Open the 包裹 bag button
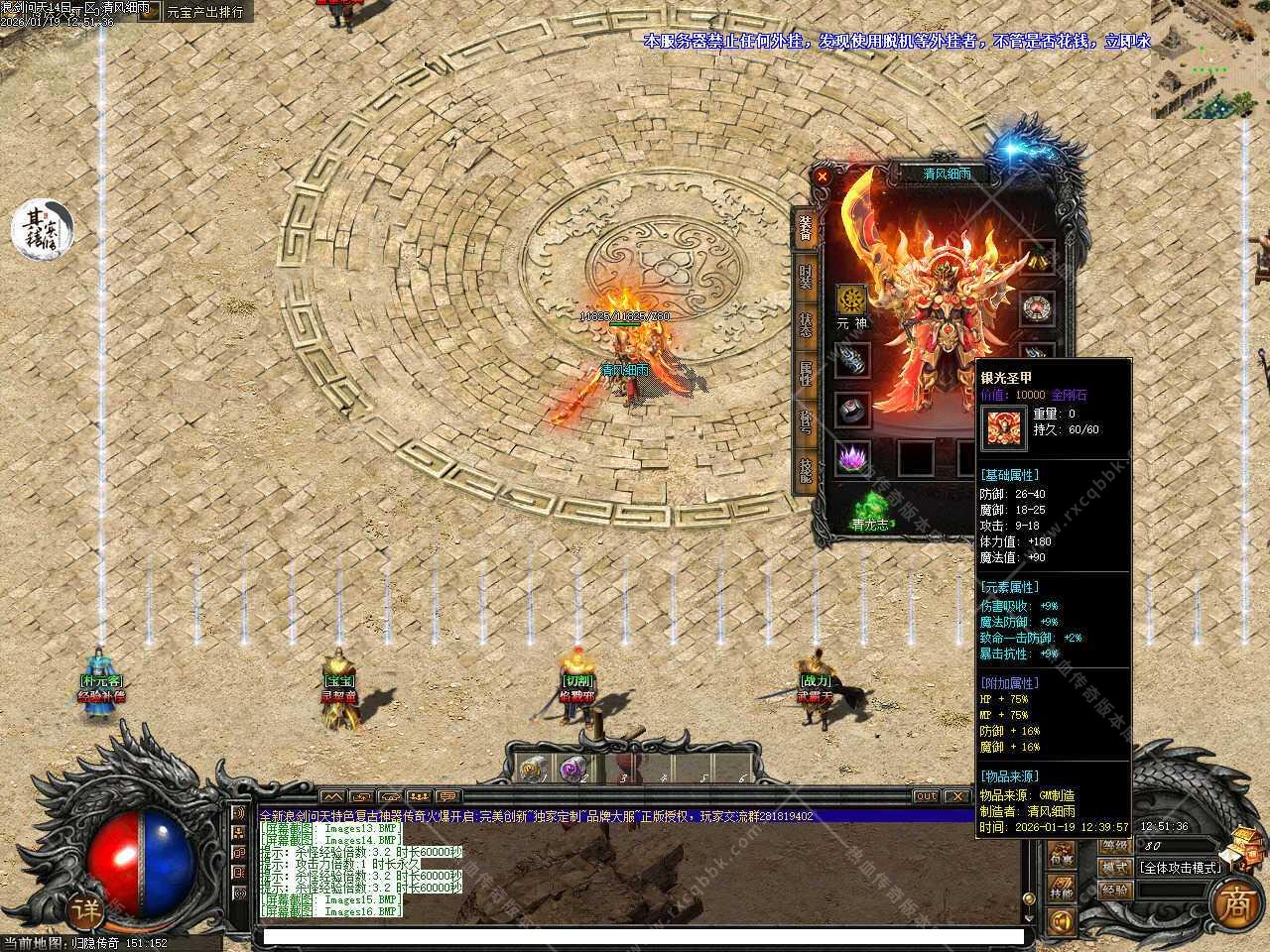 [1062, 856]
